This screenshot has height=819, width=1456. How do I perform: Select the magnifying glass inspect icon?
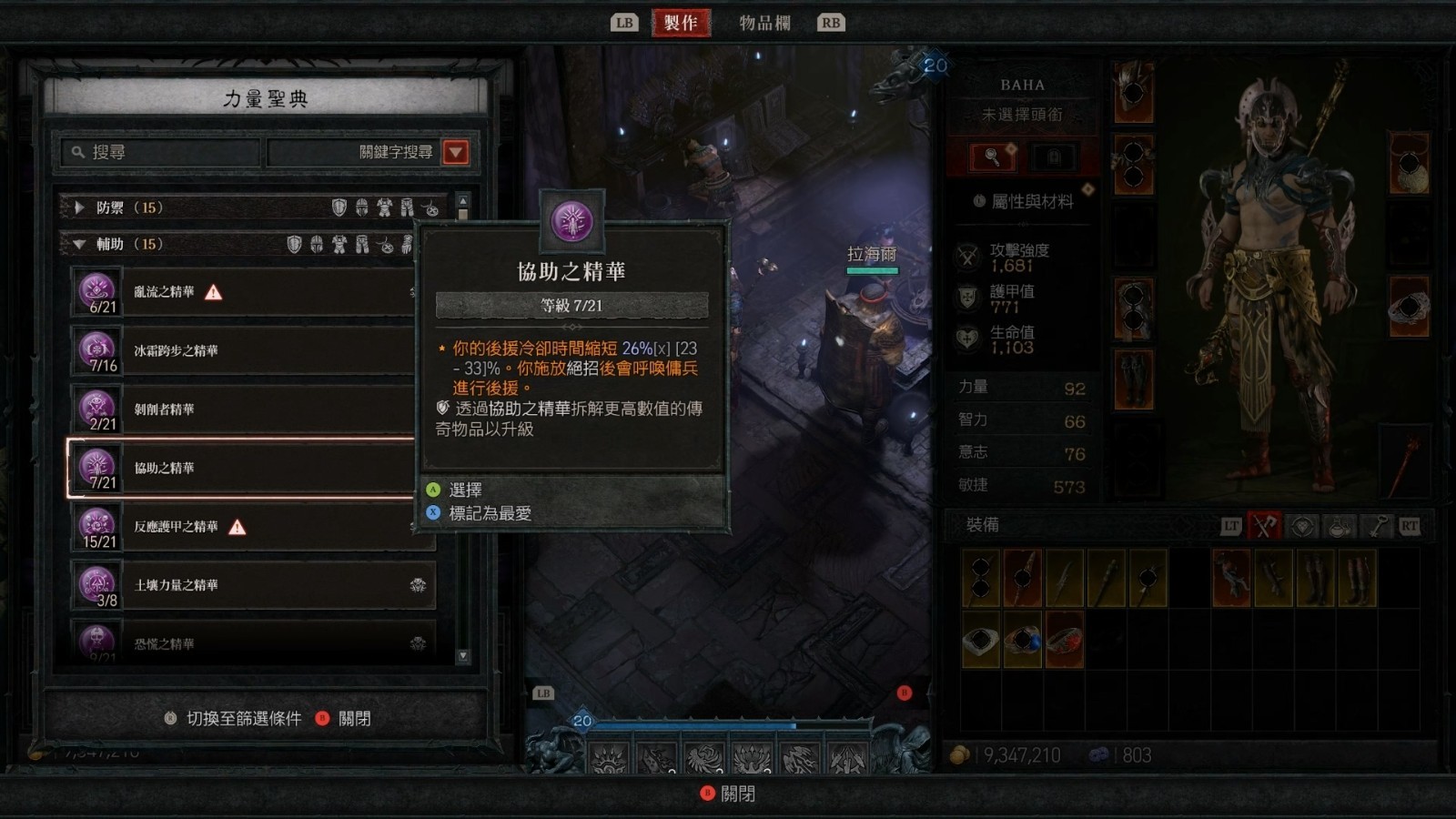click(992, 156)
